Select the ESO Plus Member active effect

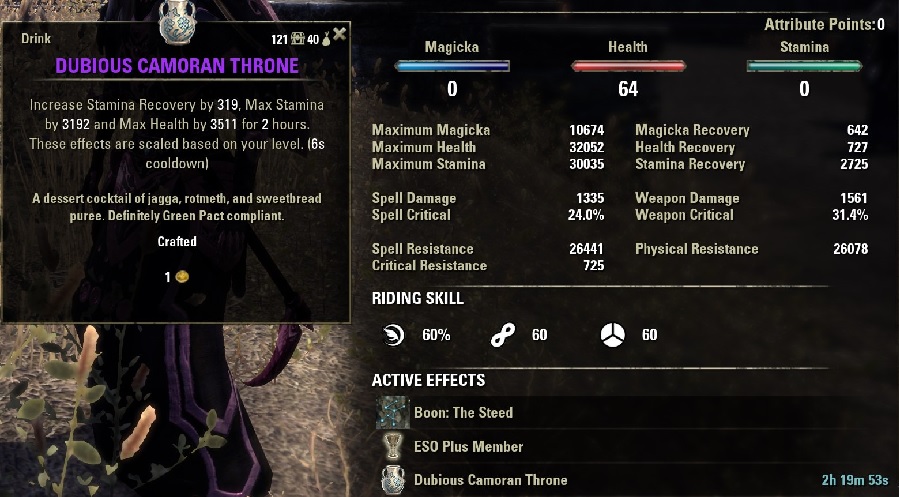tap(468, 446)
